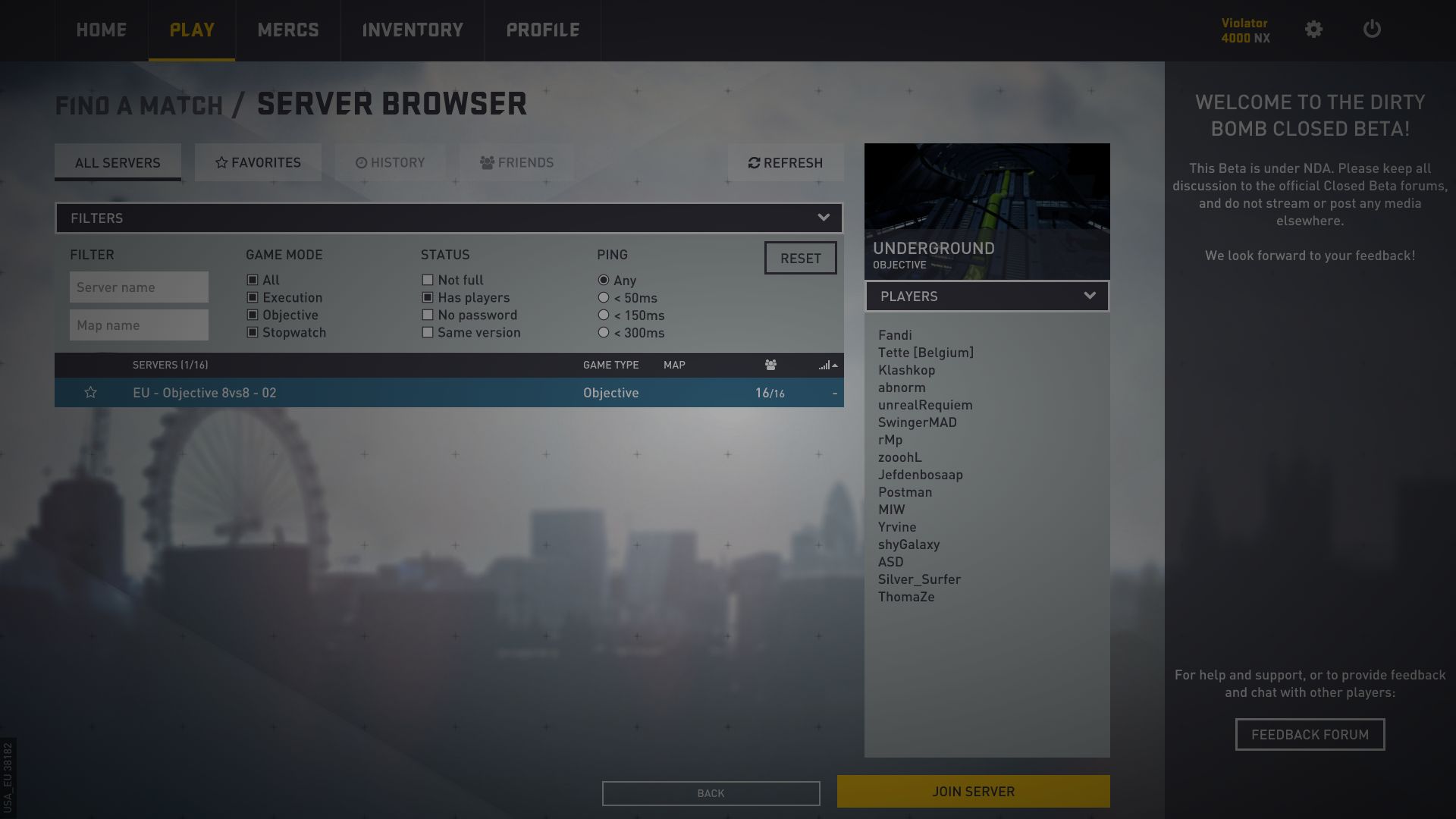Choose the under 50ms ping option

[604, 298]
